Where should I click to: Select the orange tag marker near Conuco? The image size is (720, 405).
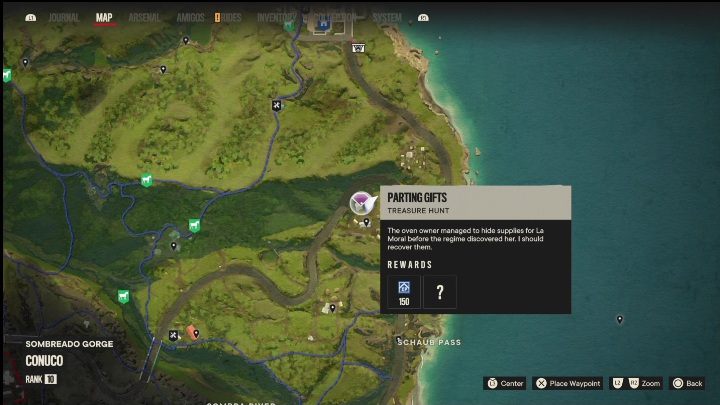point(192,331)
